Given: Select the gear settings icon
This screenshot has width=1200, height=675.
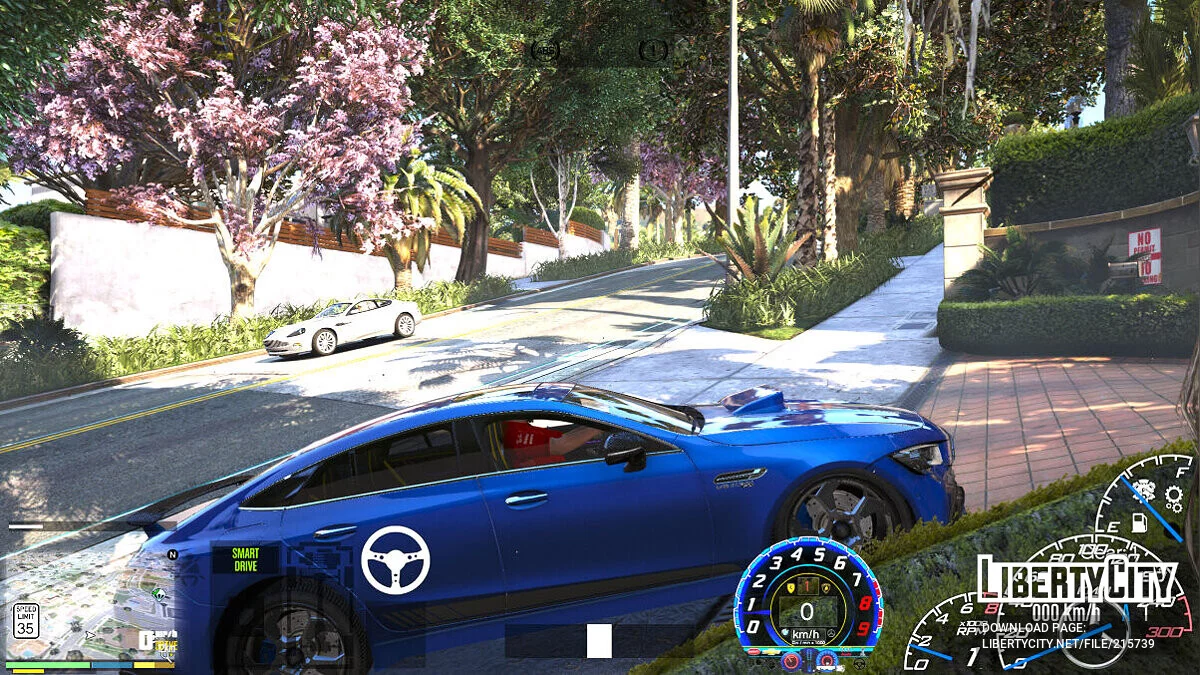Looking at the screenshot, I should pyautogui.click(x=1173, y=497).
